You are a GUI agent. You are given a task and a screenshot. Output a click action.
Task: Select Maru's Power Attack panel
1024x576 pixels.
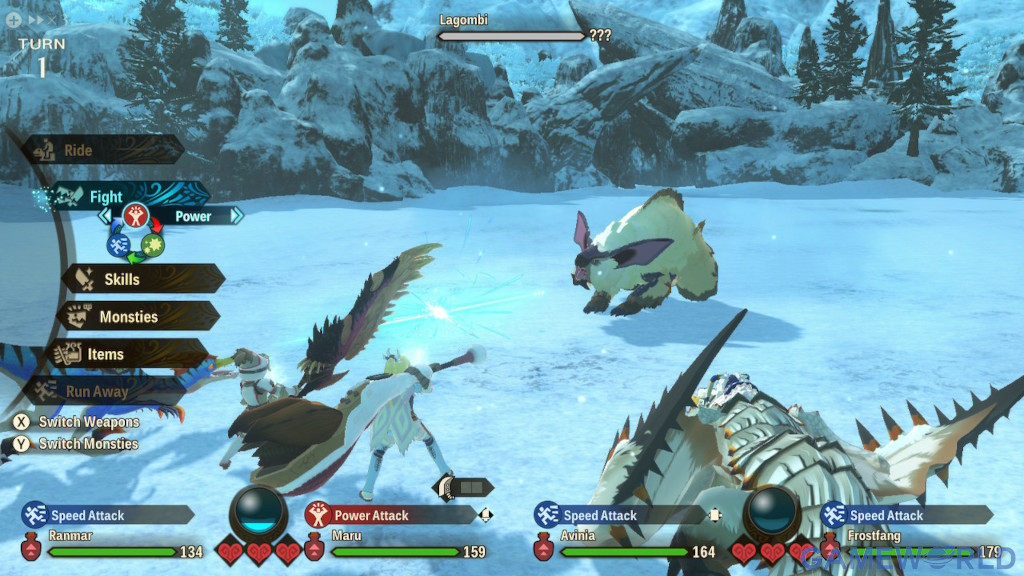tap(390, 516)
